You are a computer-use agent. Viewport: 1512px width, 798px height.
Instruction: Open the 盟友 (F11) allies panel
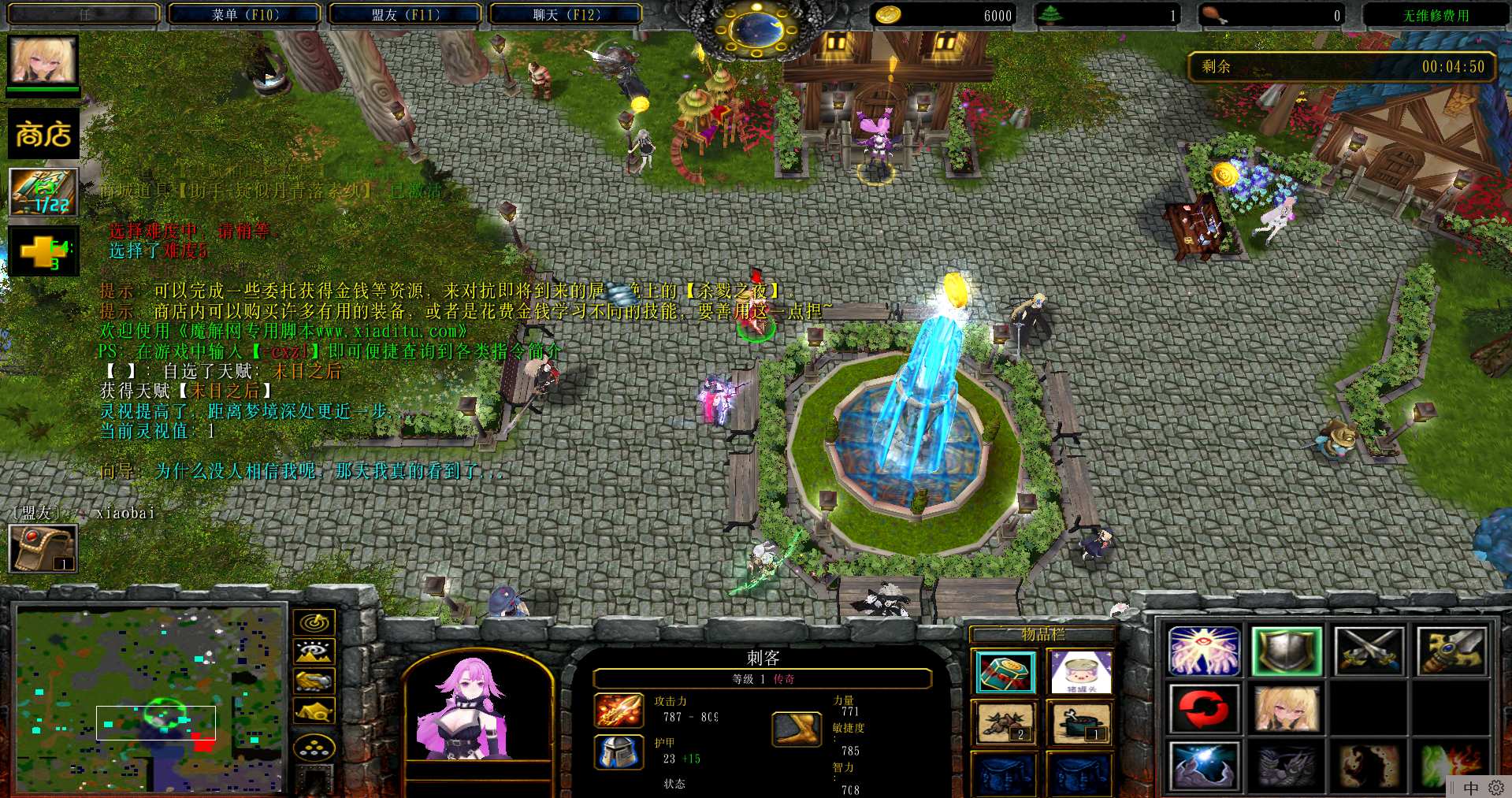tap(405, 15)
